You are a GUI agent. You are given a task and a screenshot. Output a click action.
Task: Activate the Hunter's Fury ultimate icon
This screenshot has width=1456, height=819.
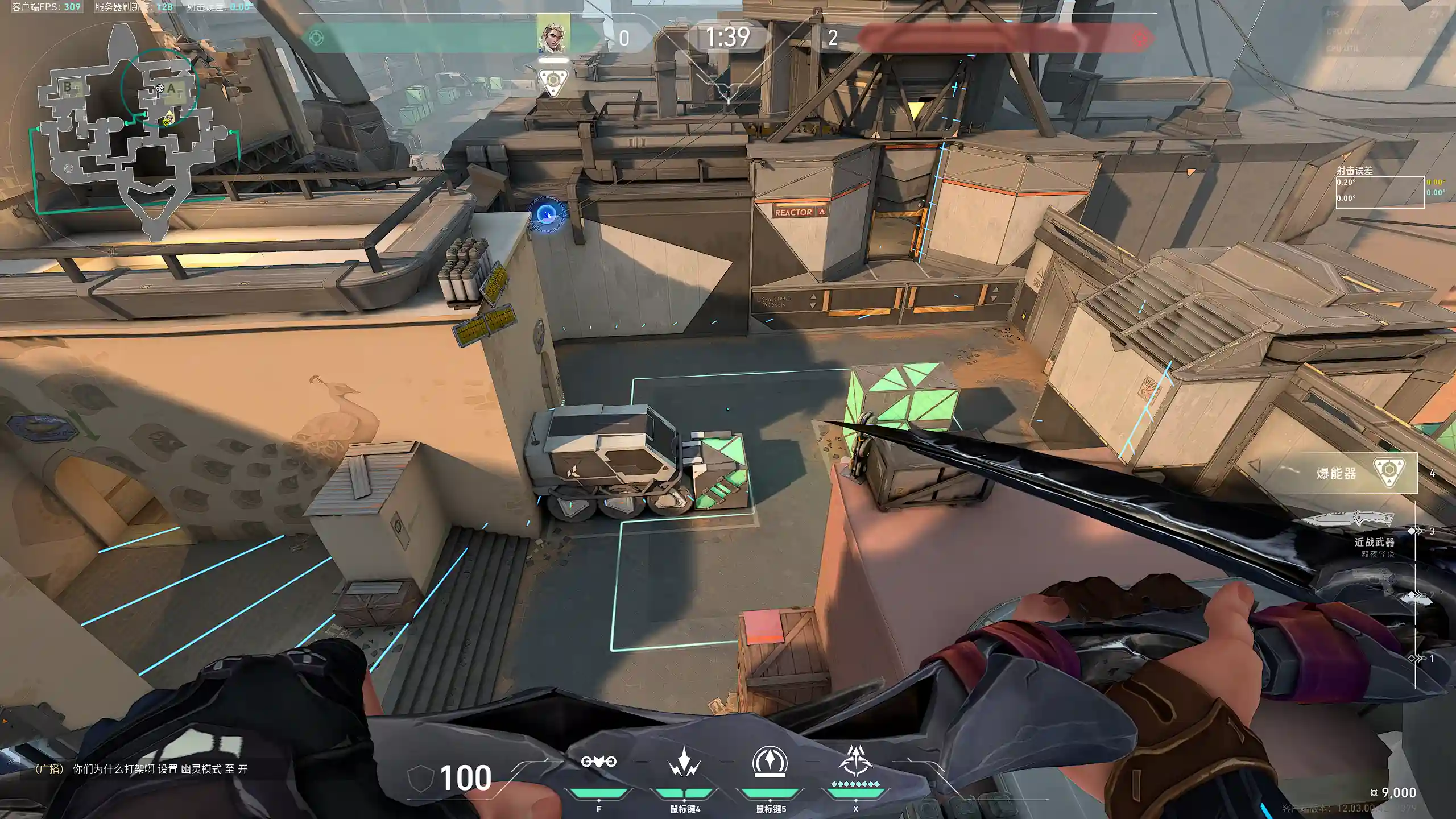coord(855,762)
